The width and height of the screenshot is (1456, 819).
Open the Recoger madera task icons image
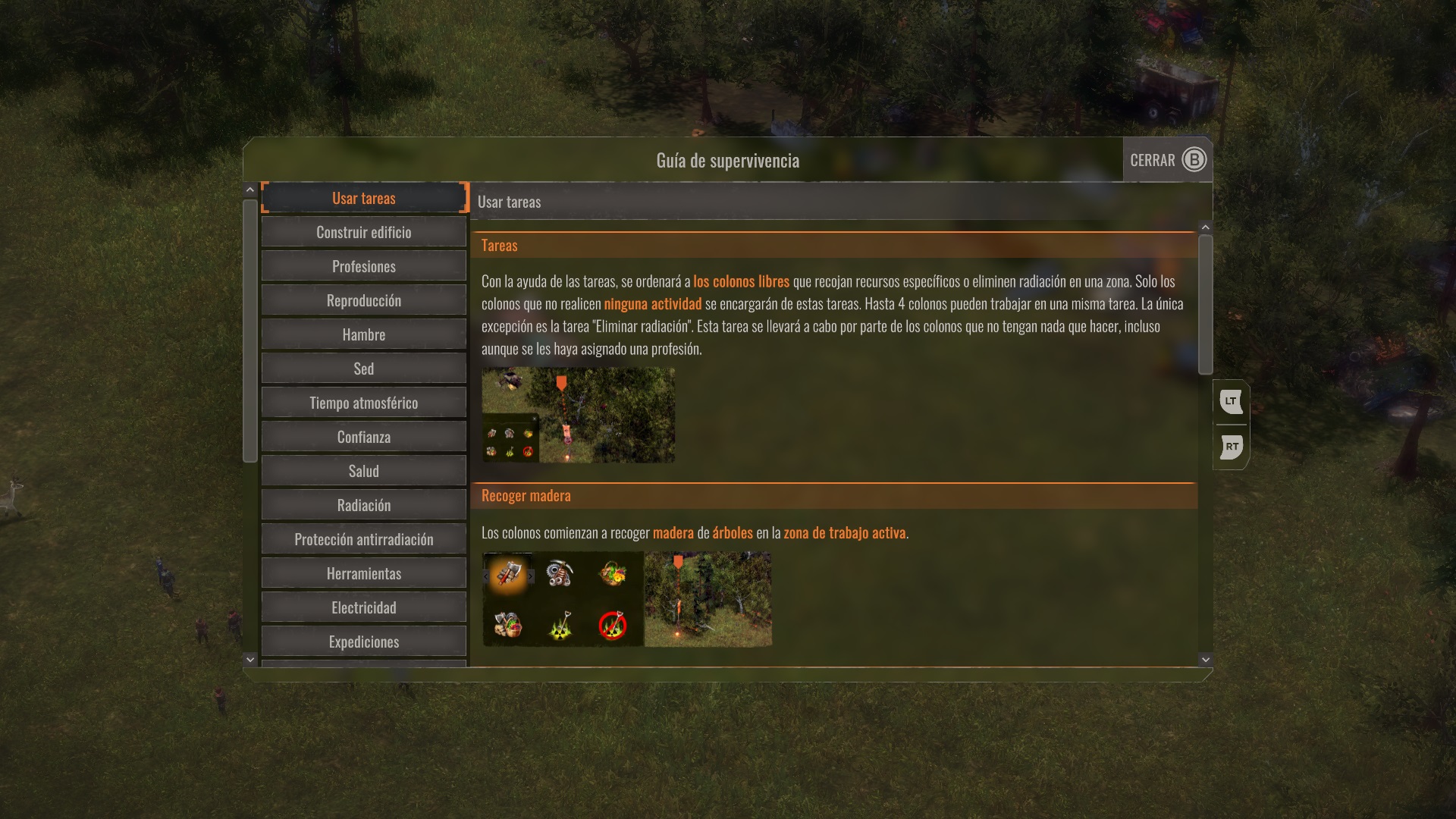pyautogui.click(x=563, y=599)
